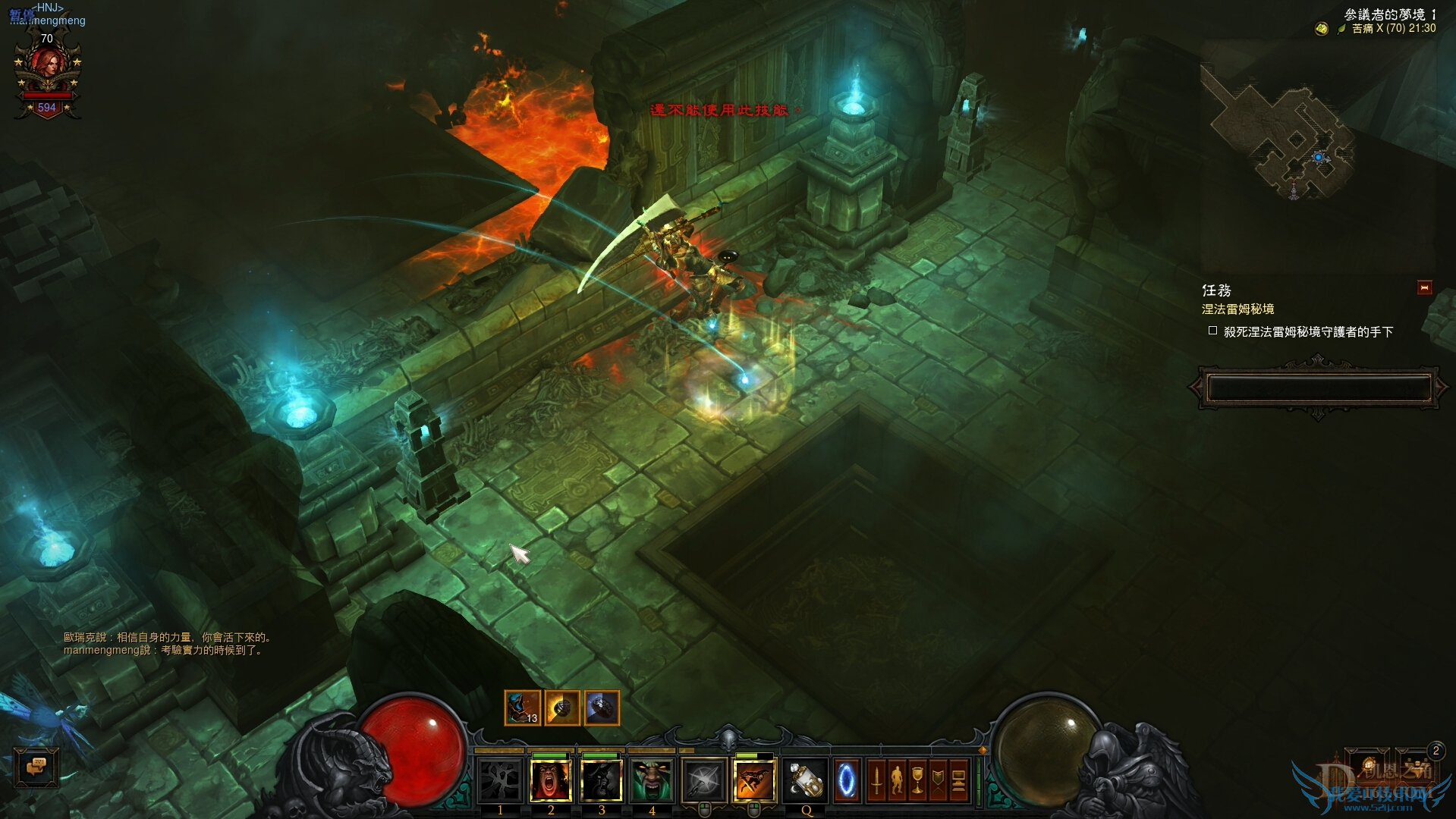Open the character inventory figure button
This screenshot has width=1456, height=819.
pyautogui.click(x=897, y=780)
